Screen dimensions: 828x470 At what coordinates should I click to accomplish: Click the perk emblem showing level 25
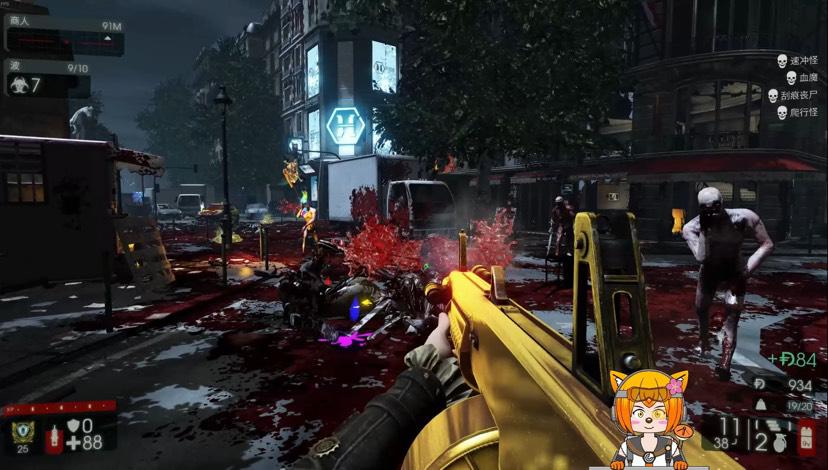point(22,432)
